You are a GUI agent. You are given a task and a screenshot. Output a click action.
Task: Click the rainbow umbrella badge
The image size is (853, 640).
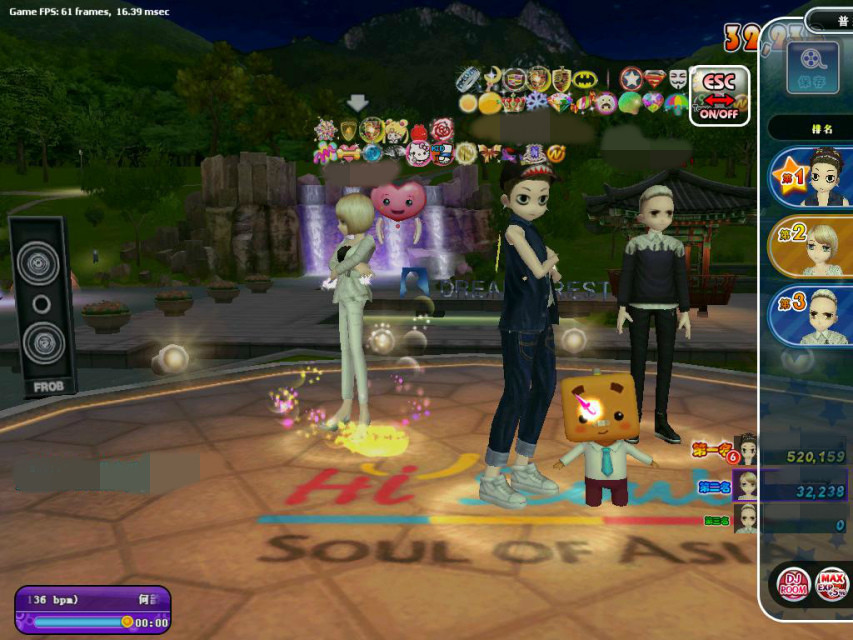pyautogui.click(x=675, y=102)
